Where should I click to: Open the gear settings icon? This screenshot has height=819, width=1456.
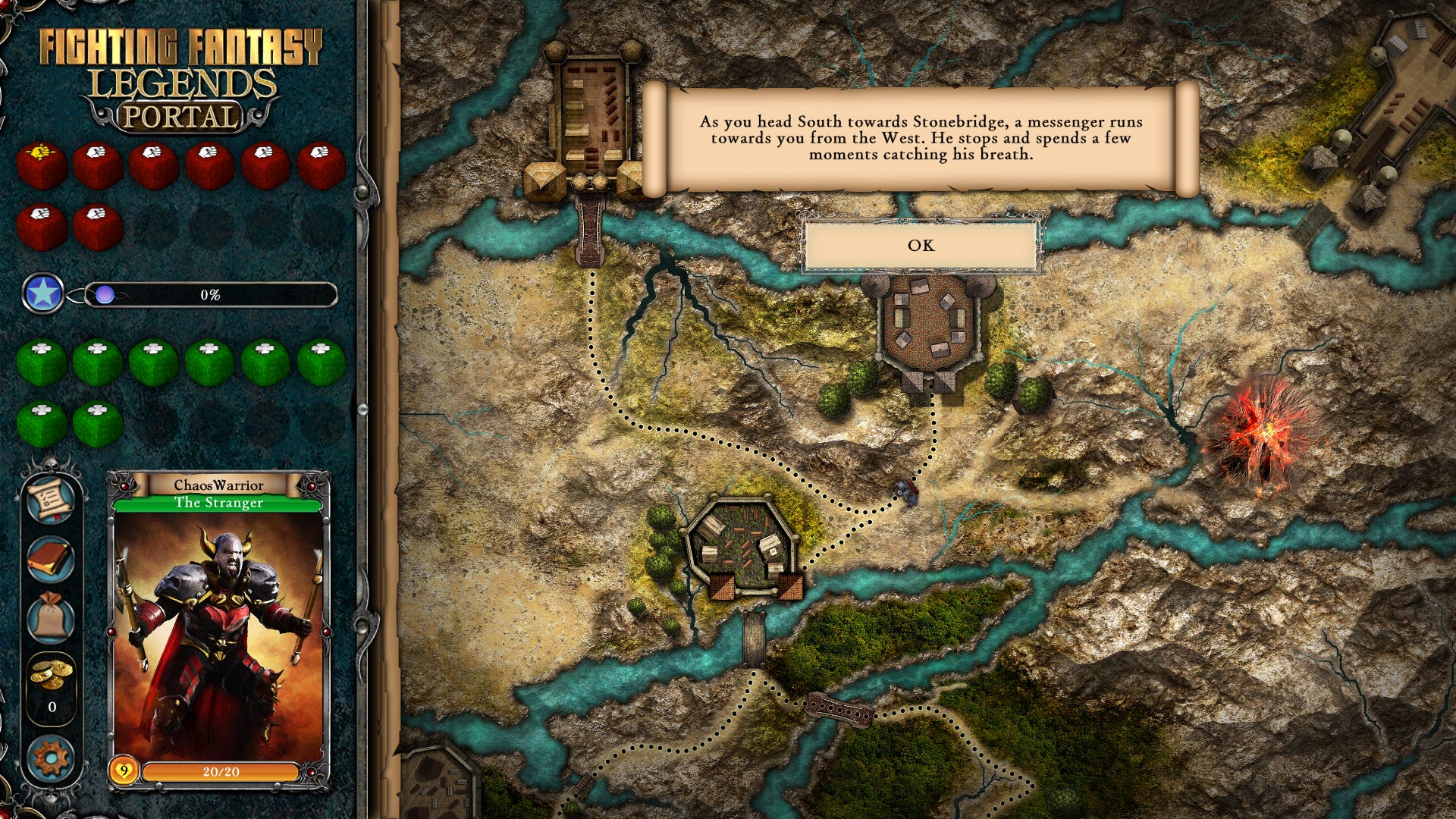click(x=51, y=758)
